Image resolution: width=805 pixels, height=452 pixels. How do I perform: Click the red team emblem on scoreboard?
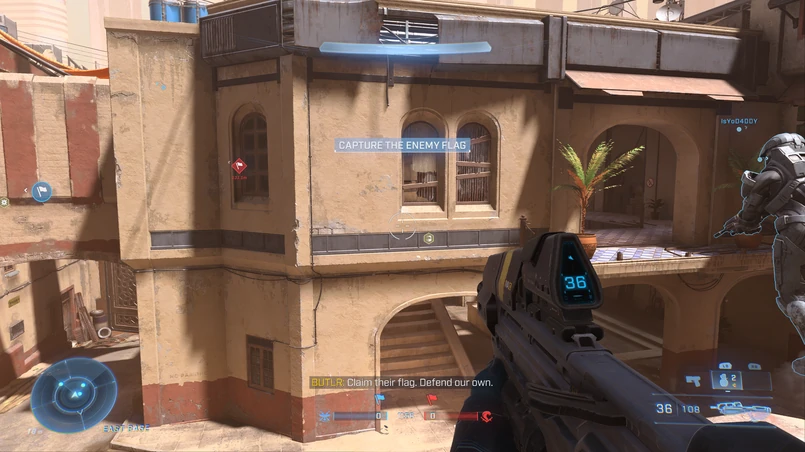pos(486,416)
